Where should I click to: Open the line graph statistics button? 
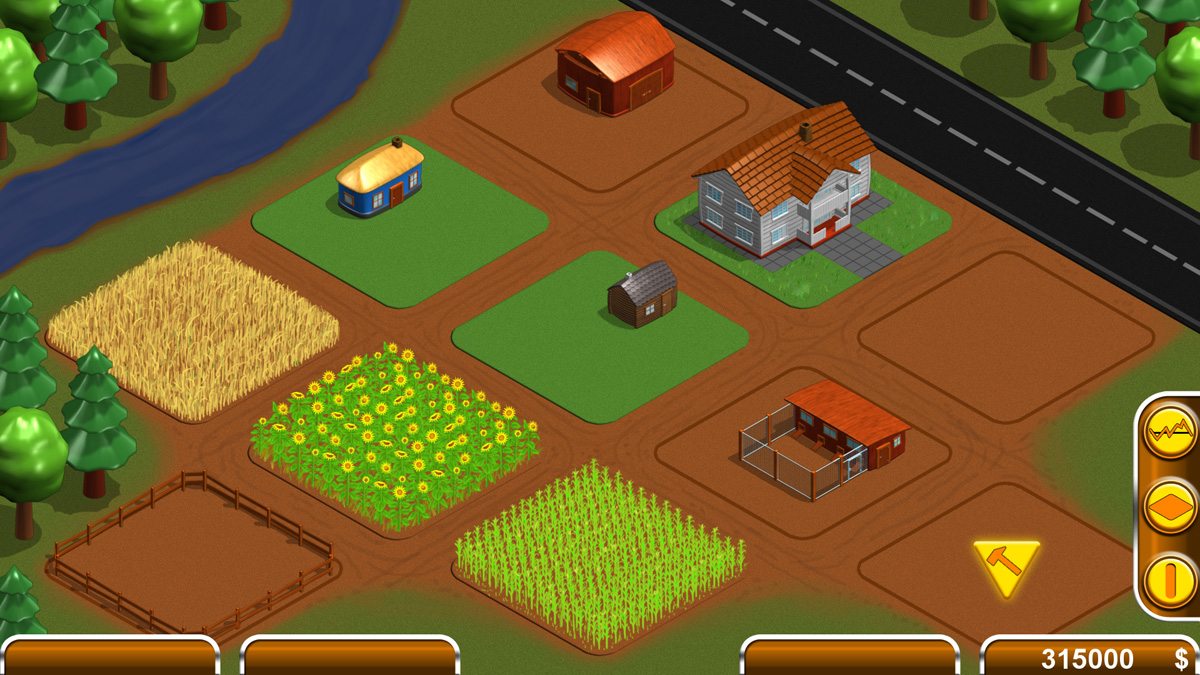click(x=1170, y=433)
